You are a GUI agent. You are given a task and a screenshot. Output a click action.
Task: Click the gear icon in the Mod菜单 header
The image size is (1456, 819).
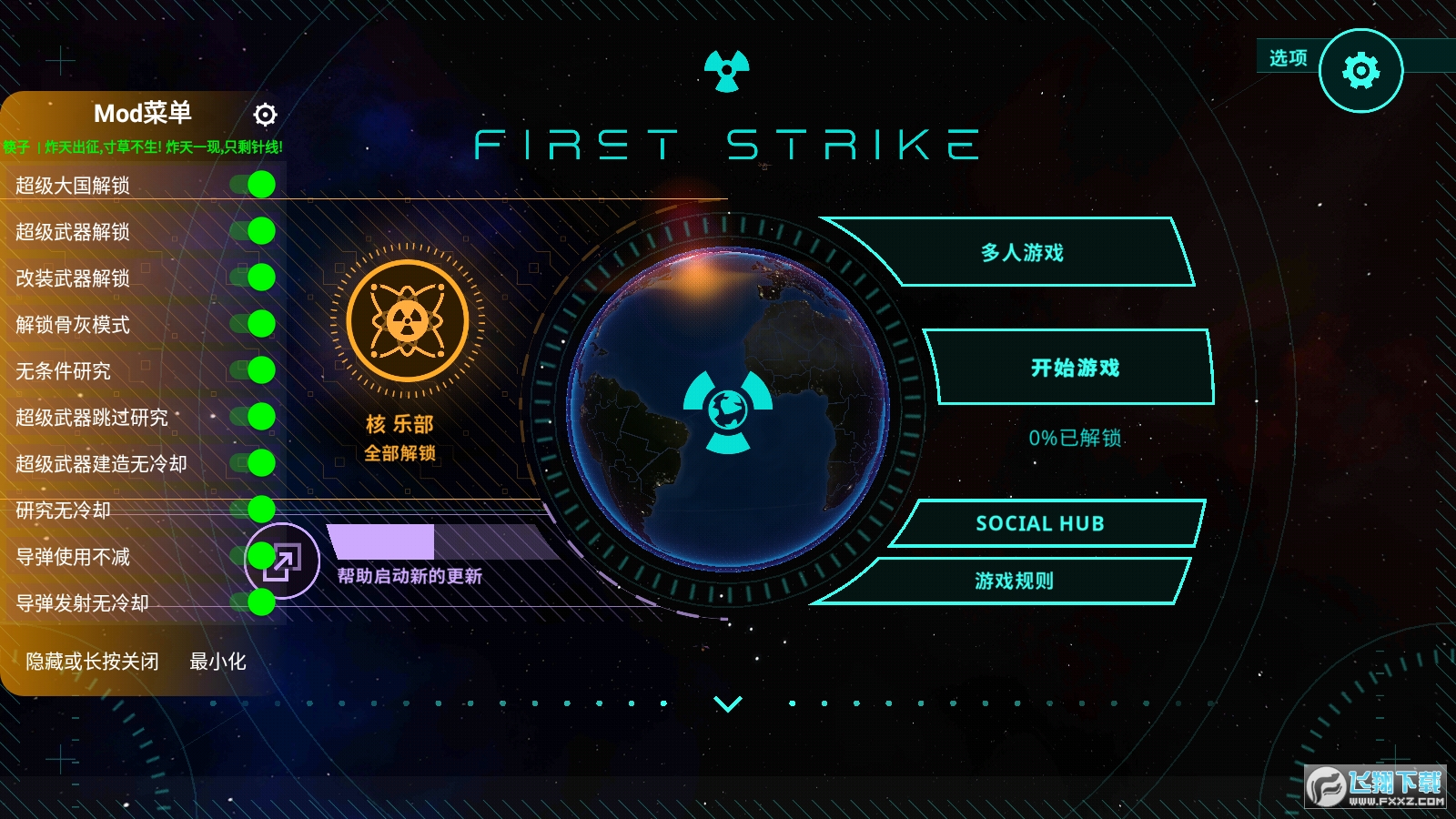coord(264,115)
